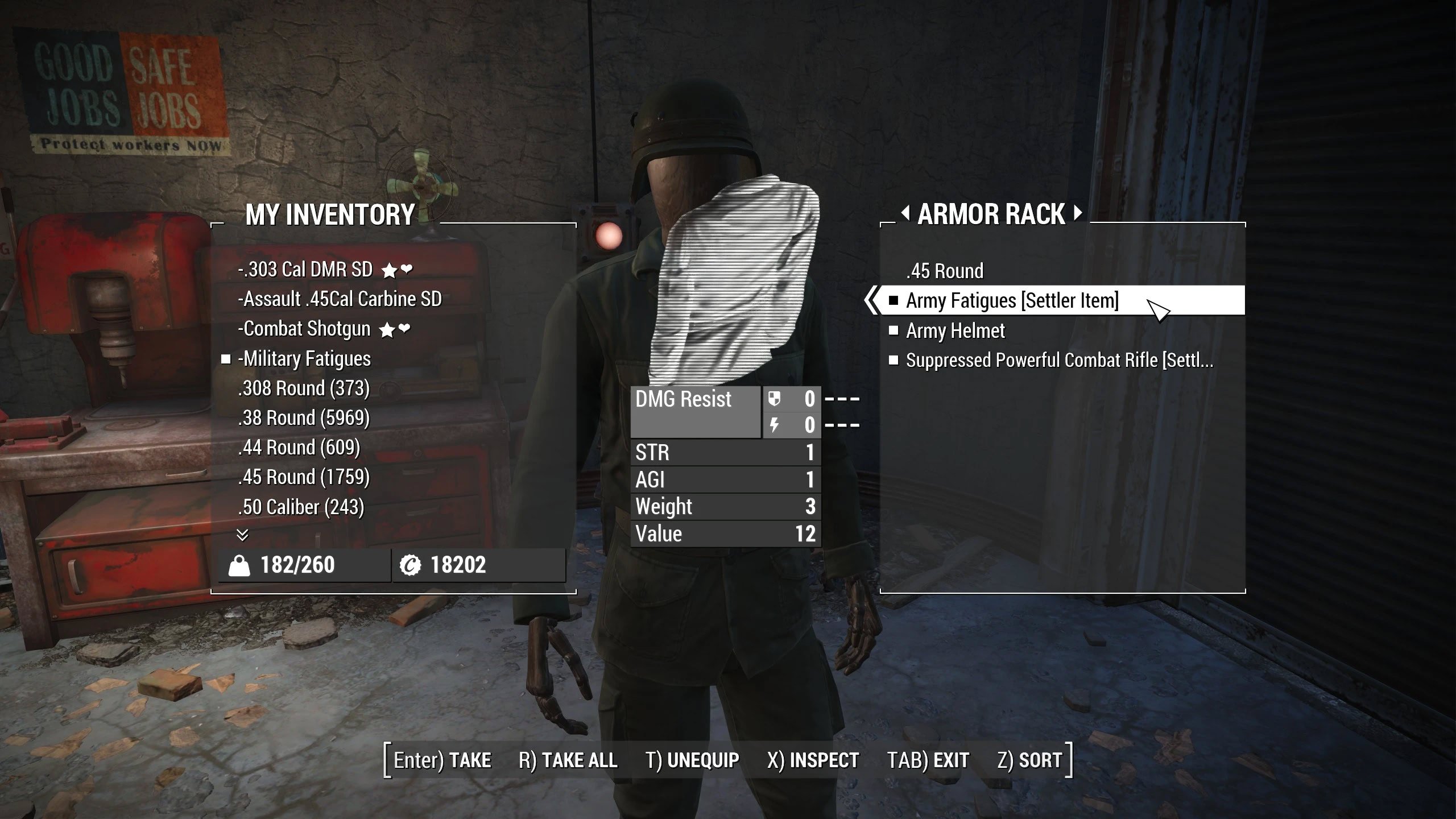Click the left arrow beside Armor Rack title
The height and width of the screenshot is (819, 1456).
pos(905,214)
